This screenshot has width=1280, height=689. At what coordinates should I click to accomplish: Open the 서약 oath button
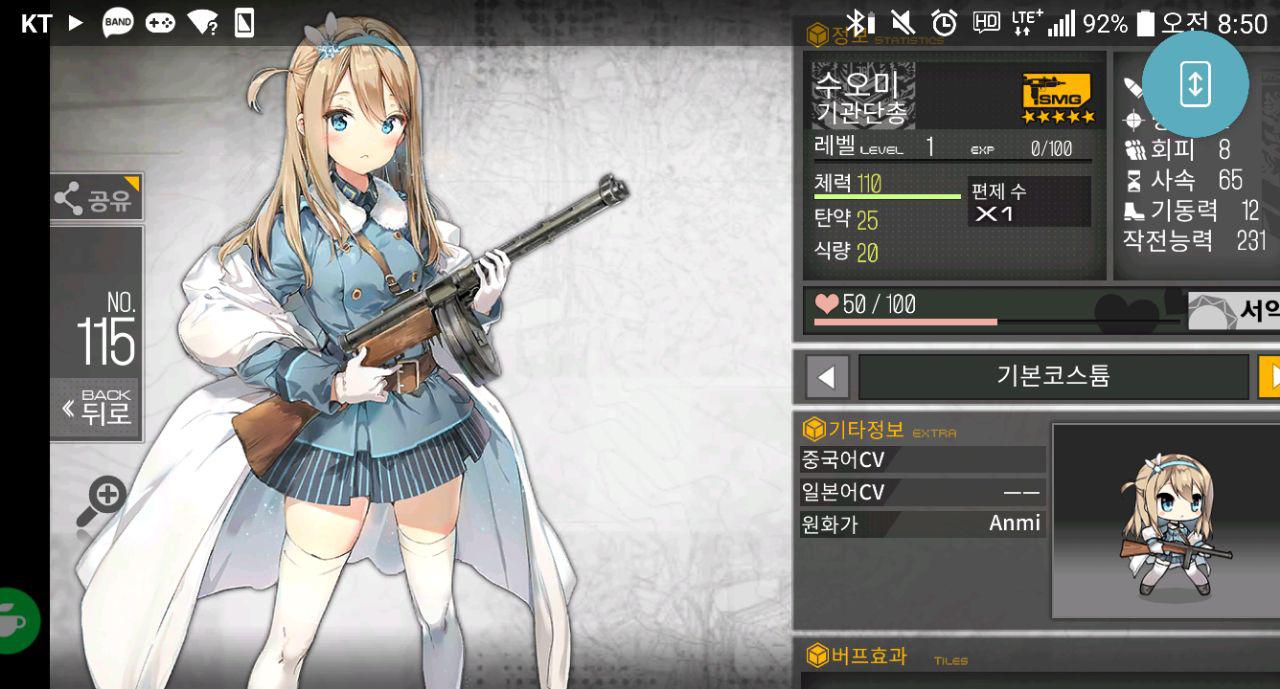tap(1235, 311)
